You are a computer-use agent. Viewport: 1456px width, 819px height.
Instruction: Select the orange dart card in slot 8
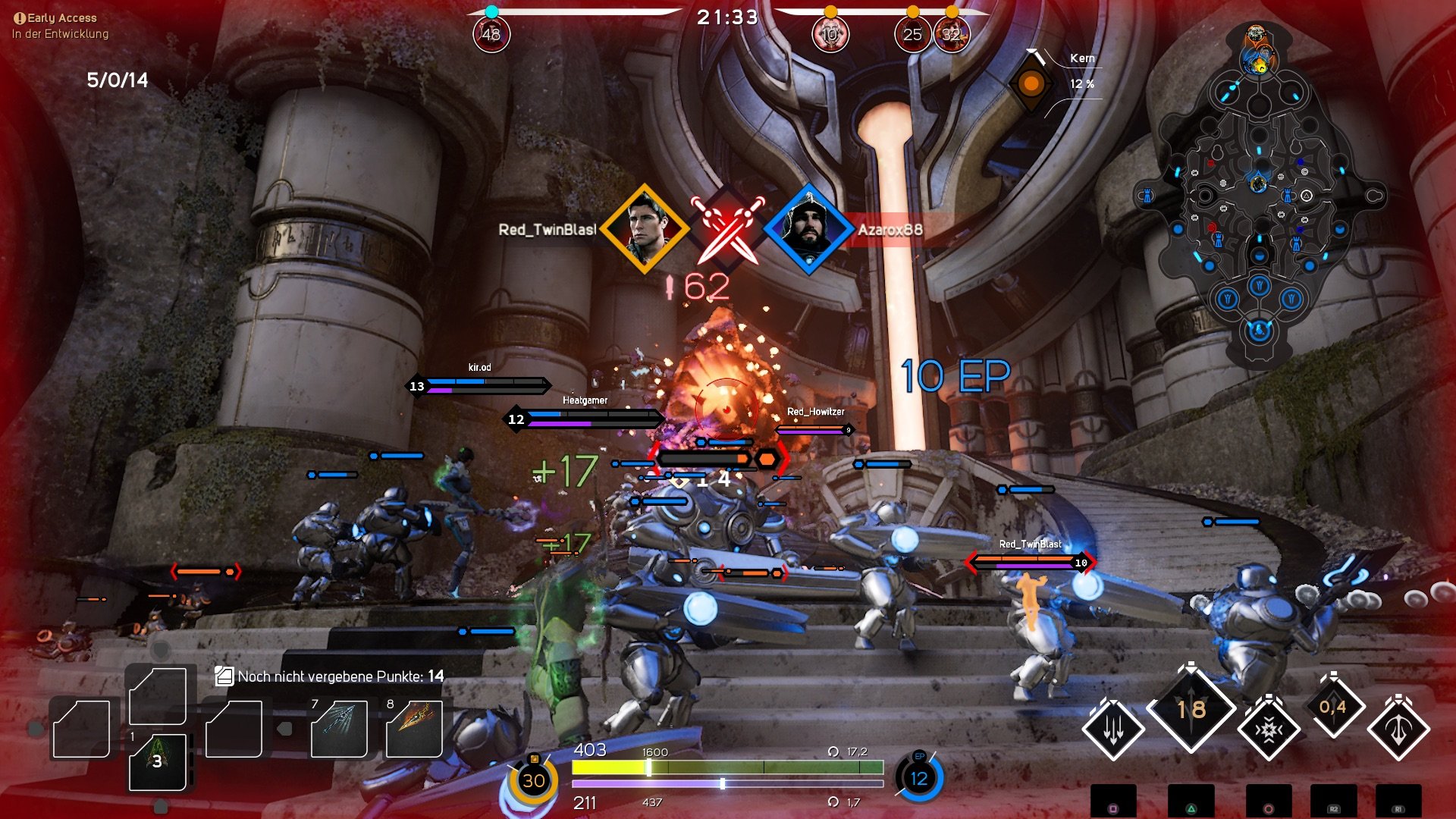pyautogui.click(x=413, y=730)
